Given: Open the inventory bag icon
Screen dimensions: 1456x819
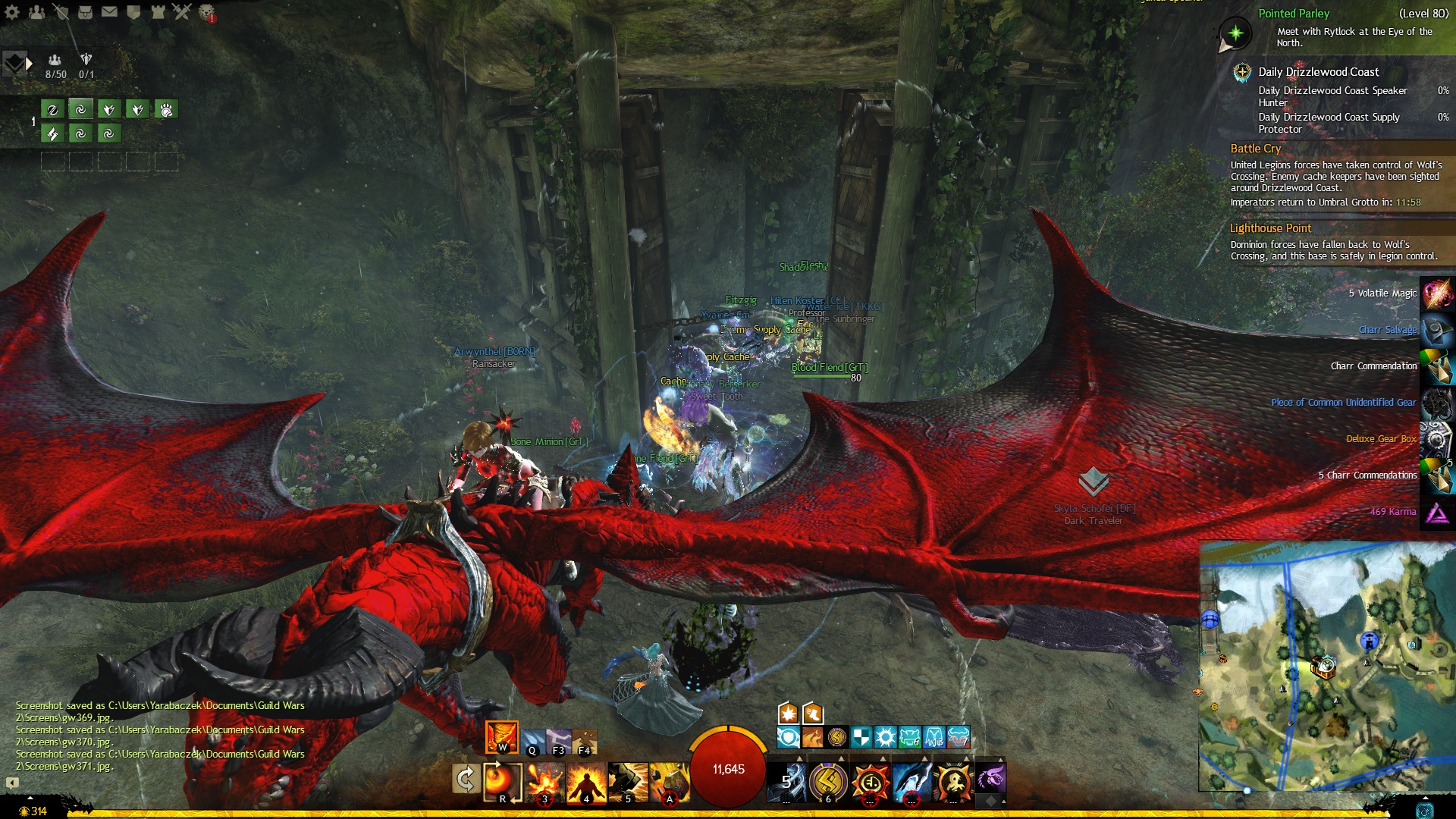Looking at the screenshot, I should click(85, 11).
